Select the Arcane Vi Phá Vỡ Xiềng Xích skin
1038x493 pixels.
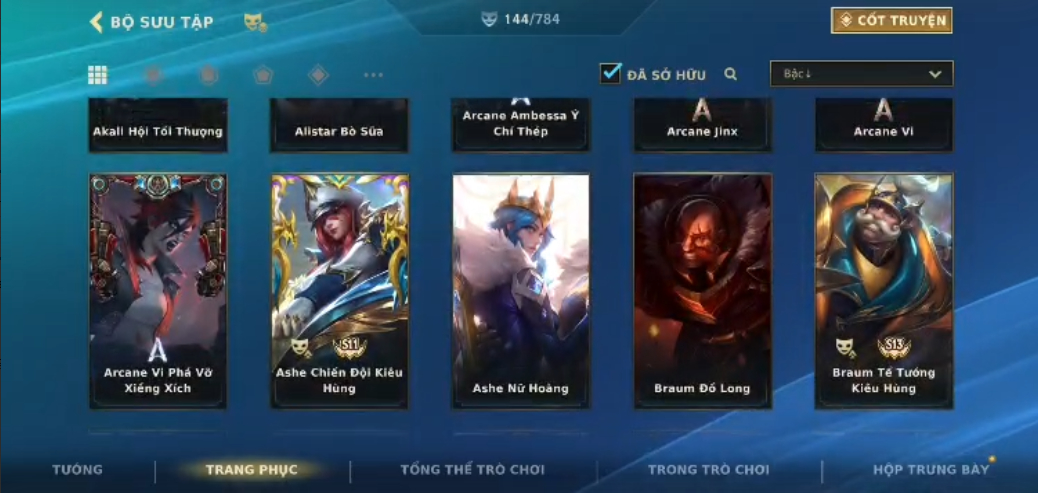pyautogui.click(x=158, y=290)
